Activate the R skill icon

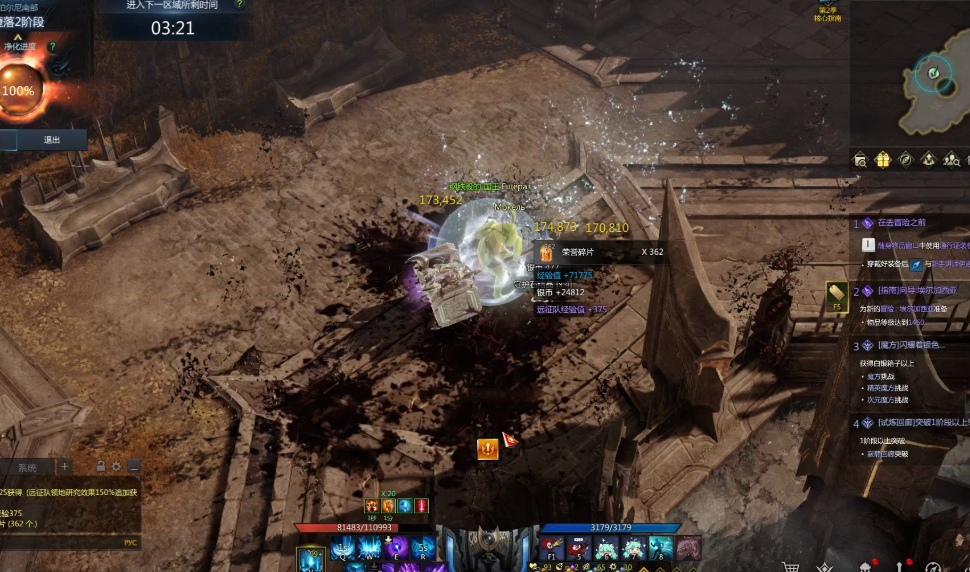pyautogui.click(x=422, y=548)
